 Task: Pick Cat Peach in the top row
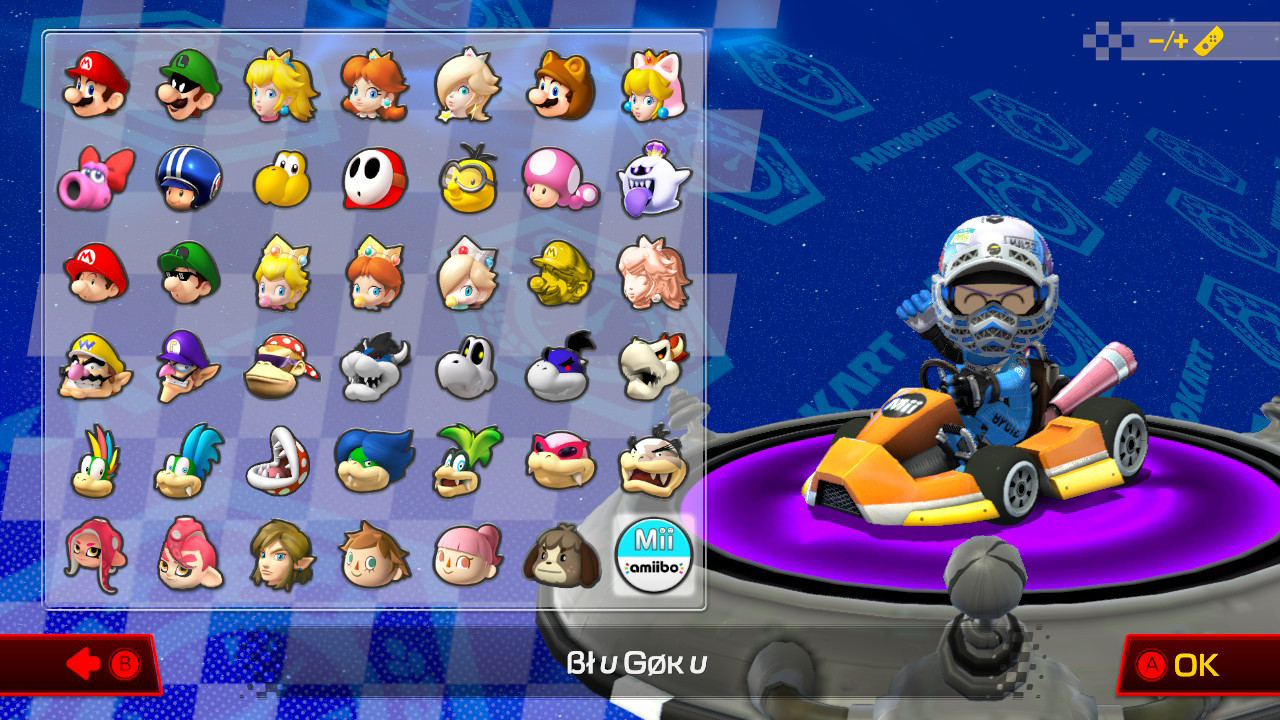click(652, 85)
